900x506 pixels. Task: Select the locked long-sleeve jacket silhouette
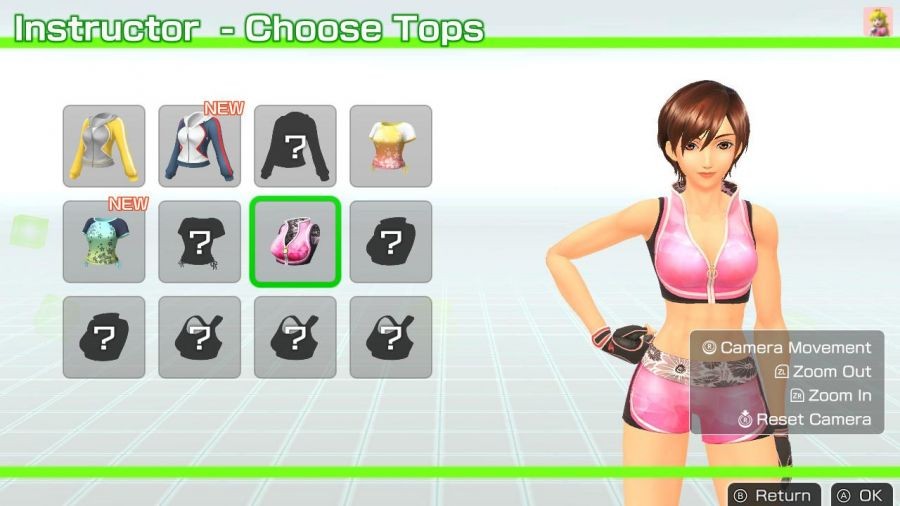(295, 146)
